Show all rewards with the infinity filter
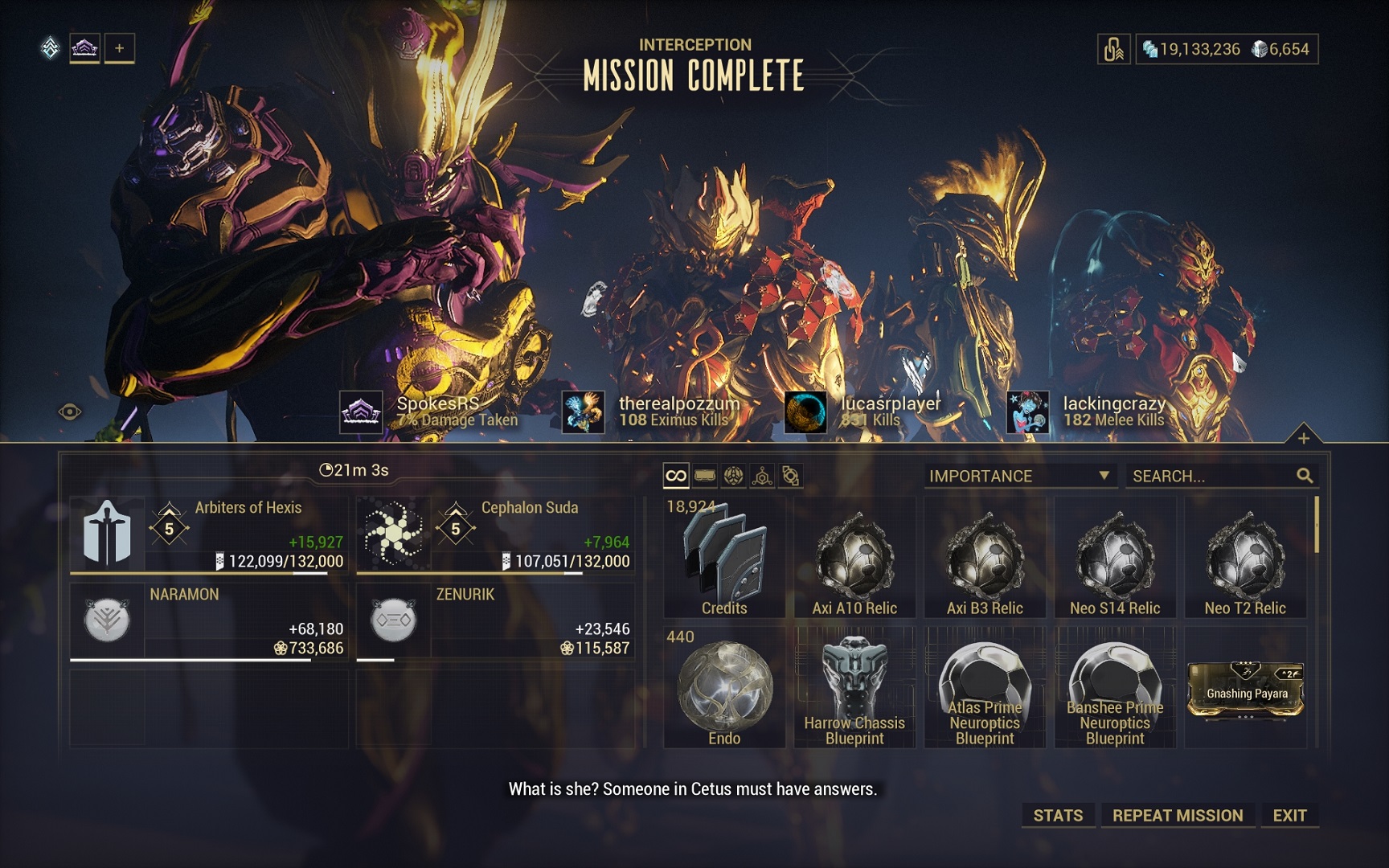Screen dimensions: 1389x868 (676, 476)
